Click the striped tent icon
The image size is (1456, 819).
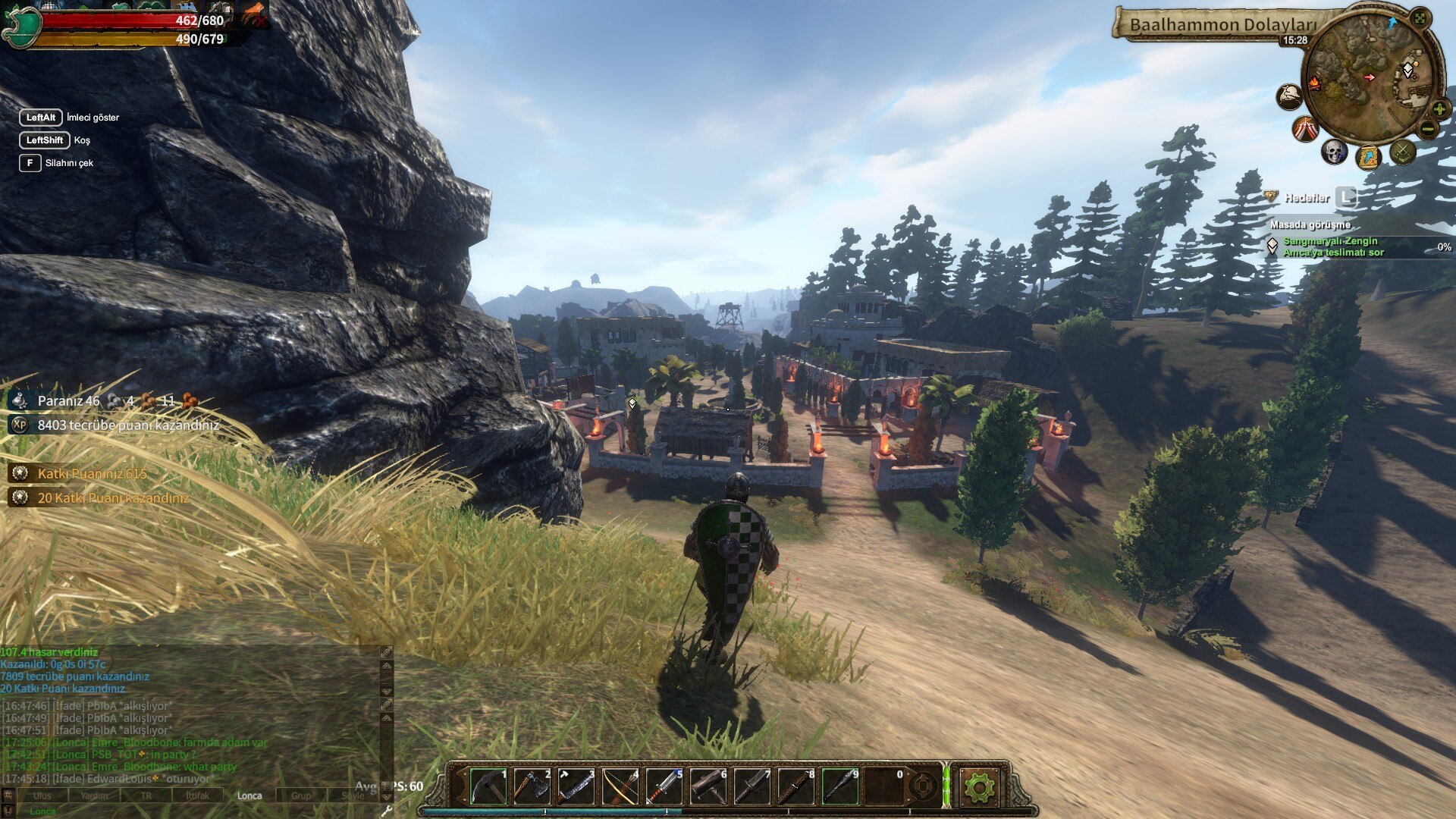pos(1304,129)
